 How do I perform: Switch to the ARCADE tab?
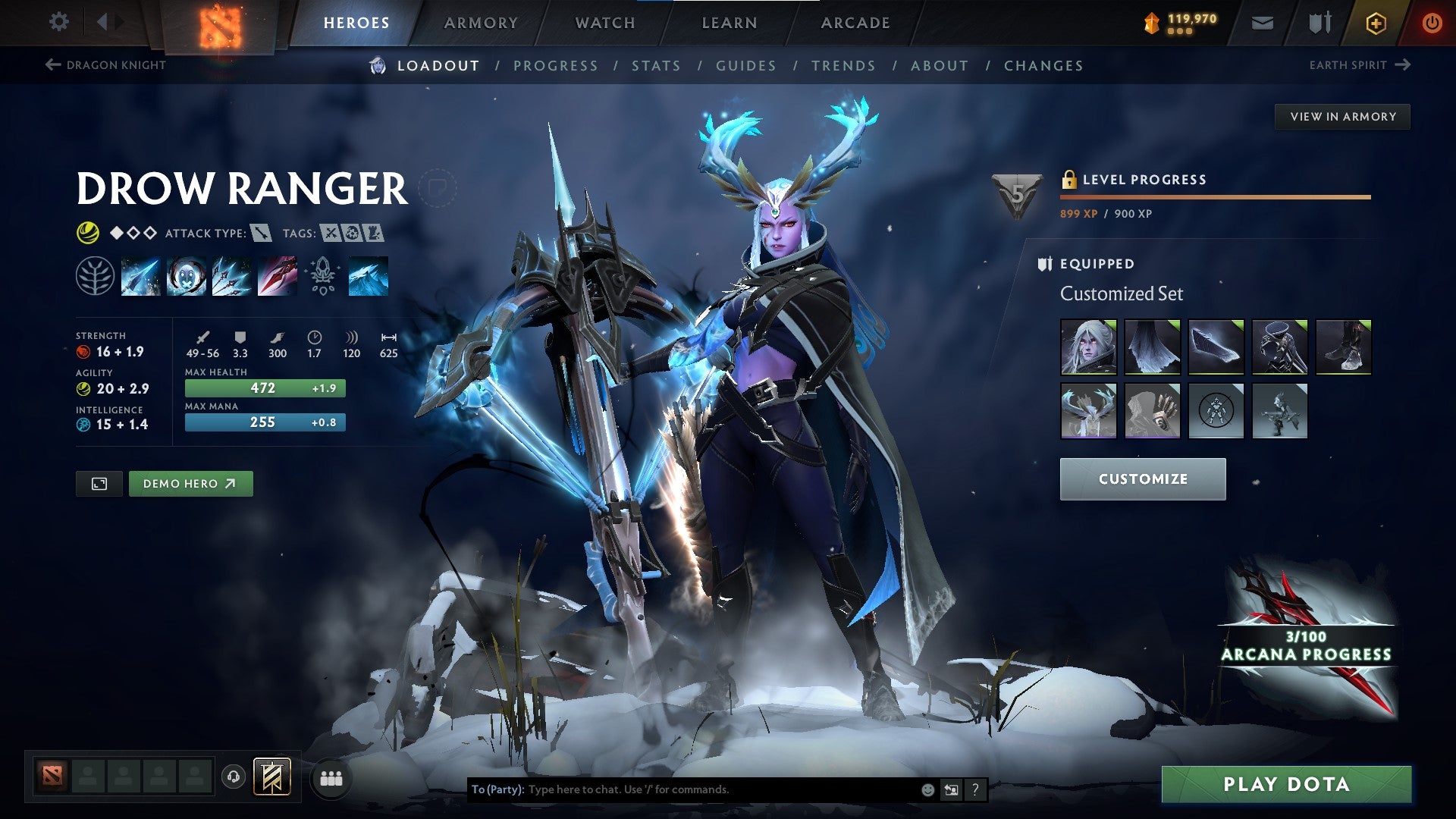tap(855, 23)
